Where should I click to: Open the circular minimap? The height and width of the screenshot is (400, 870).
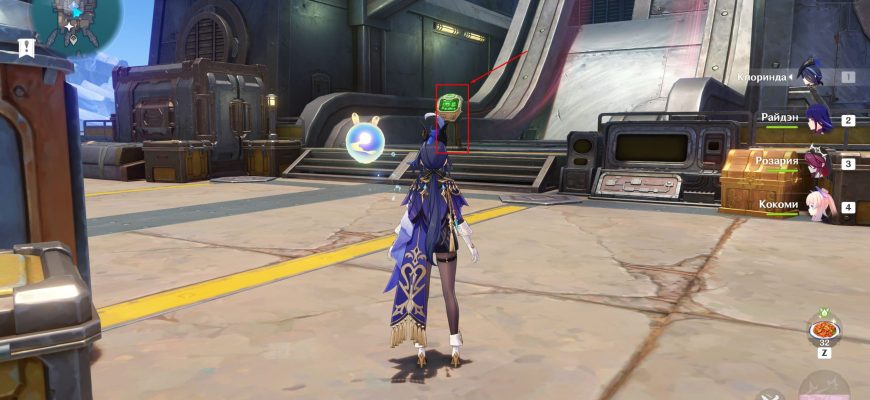pos(75,20)
